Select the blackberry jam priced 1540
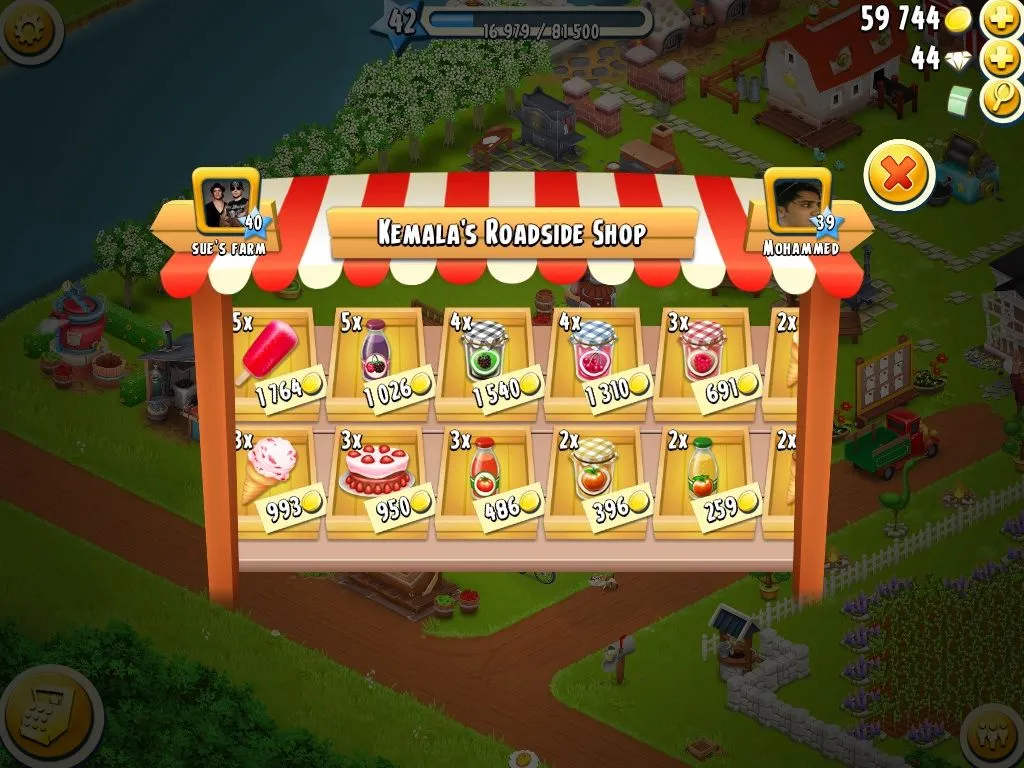The image size is (1024, 768). click(489, 362)
